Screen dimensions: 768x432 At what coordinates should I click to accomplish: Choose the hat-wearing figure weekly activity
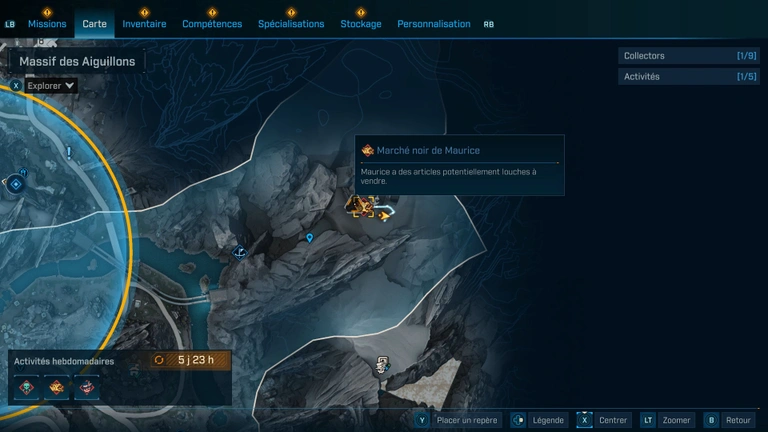86,387
